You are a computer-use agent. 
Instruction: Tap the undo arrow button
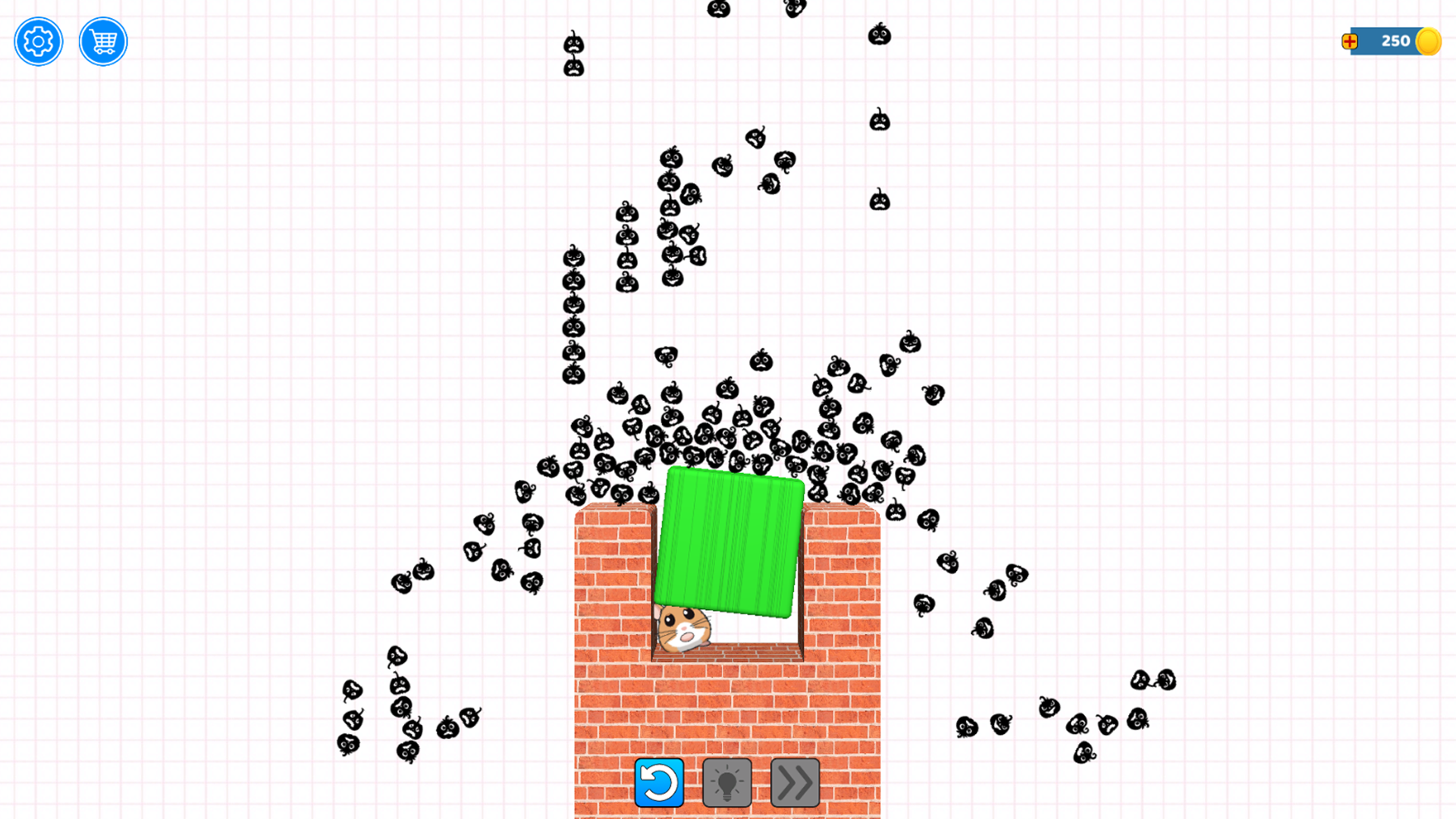click(x=659, y=782)
